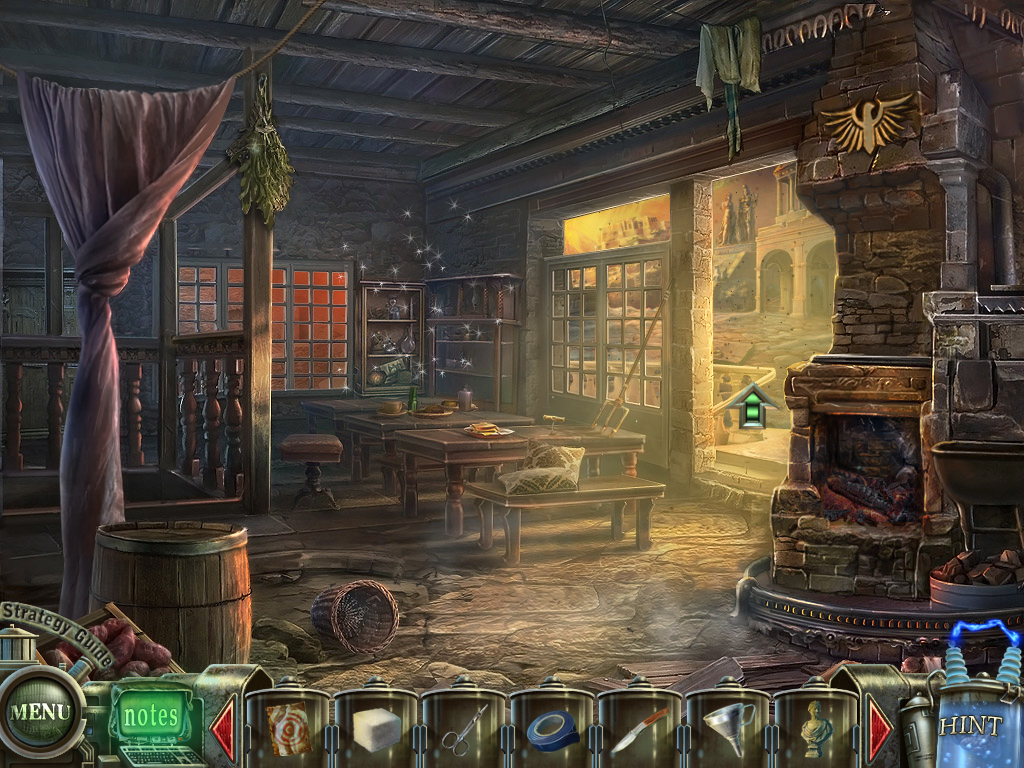This screenshot has height=768, width=1024.
Task: Click the green navigation arrow to exit
Action: click(746, 406)
